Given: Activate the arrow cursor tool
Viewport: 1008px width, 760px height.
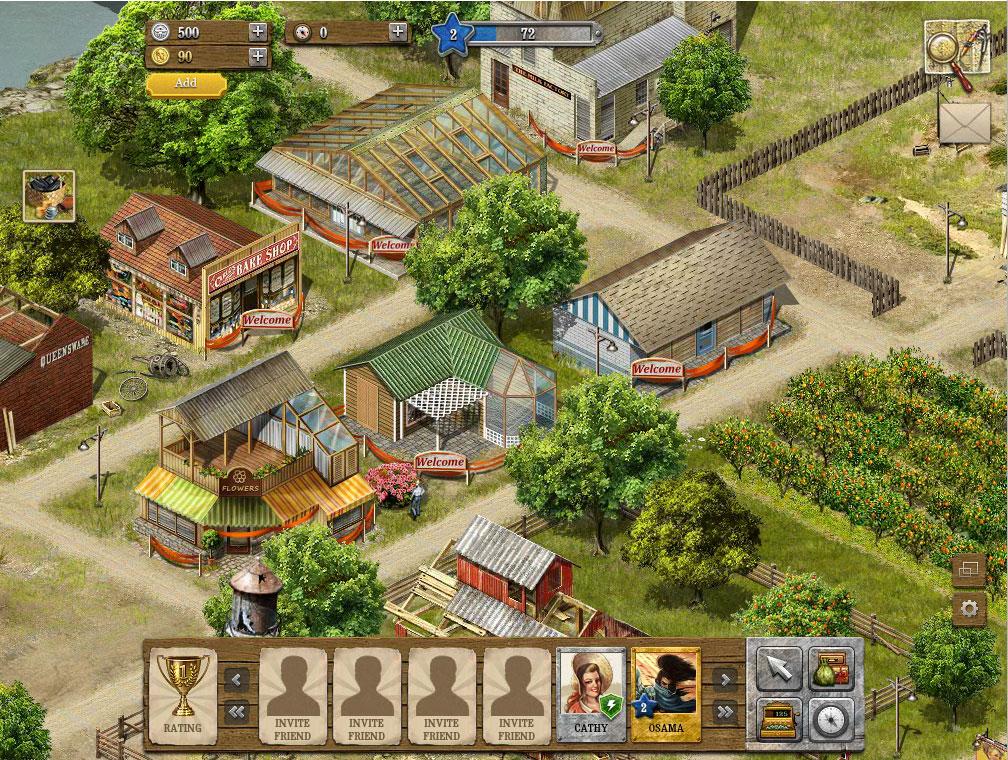Looking at the screenshot, I should 778,668.
